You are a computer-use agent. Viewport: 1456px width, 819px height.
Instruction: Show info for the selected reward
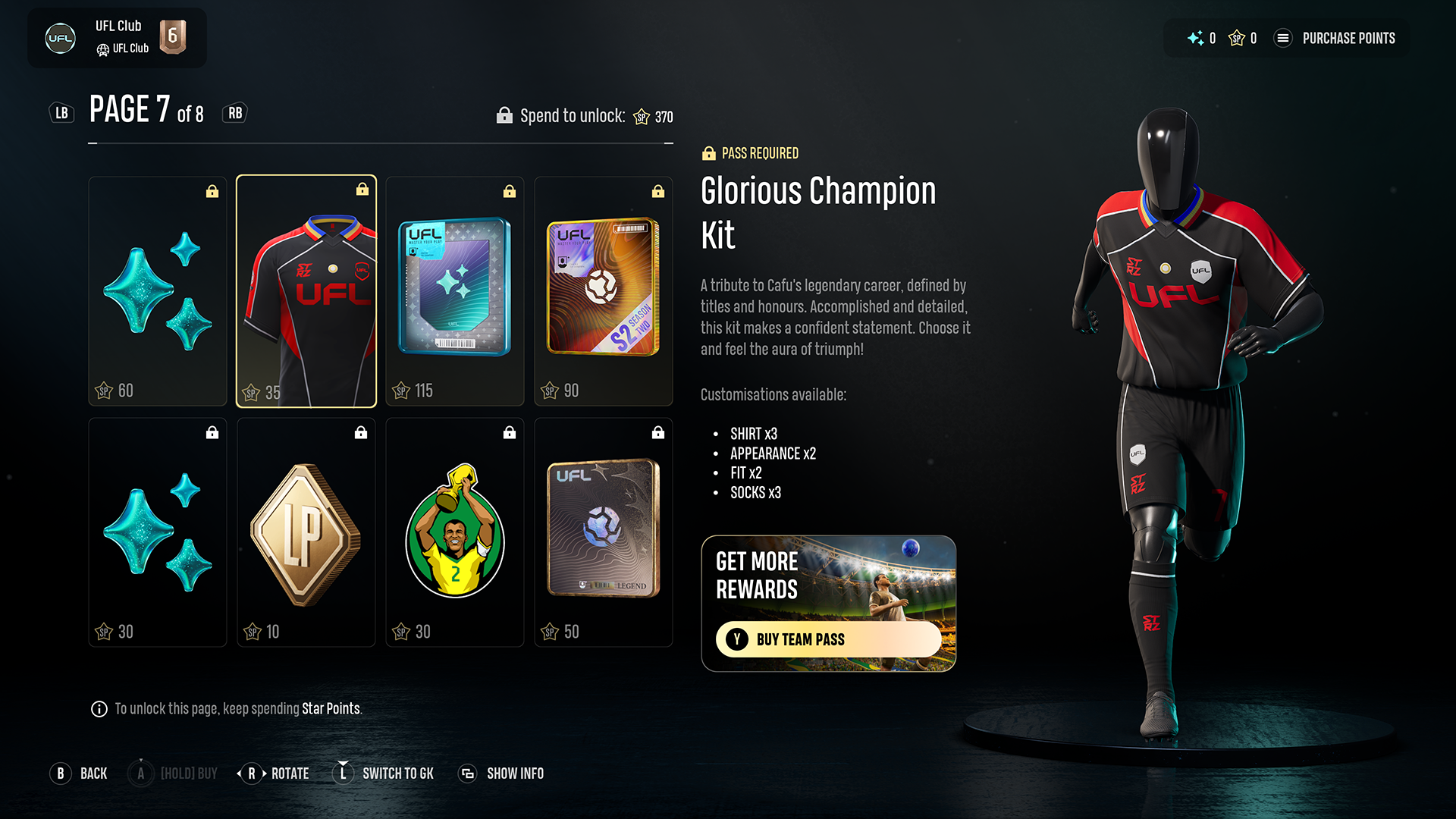(x=501, y=773)
